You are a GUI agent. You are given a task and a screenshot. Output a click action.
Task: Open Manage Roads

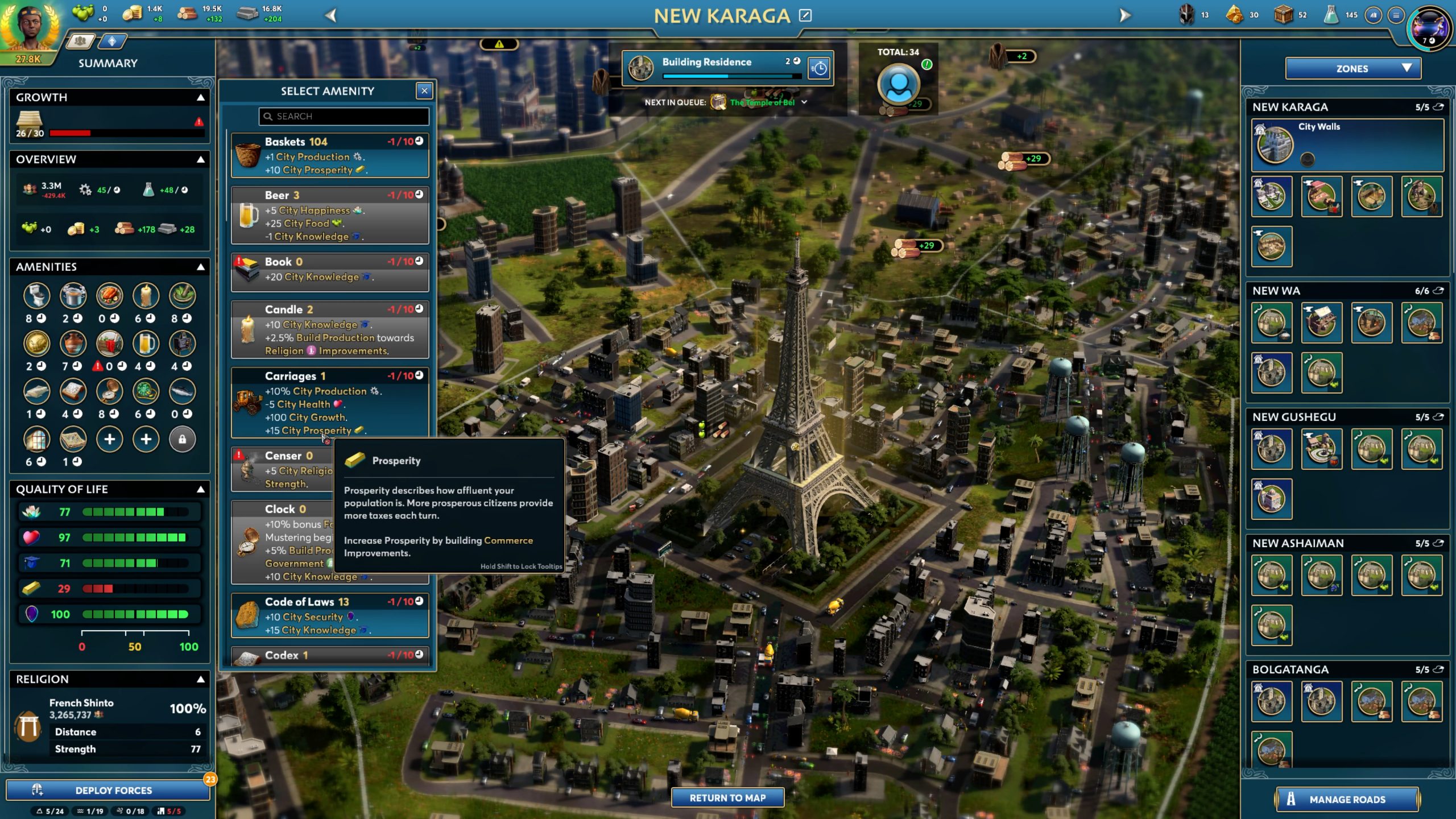pos(1347,799)
